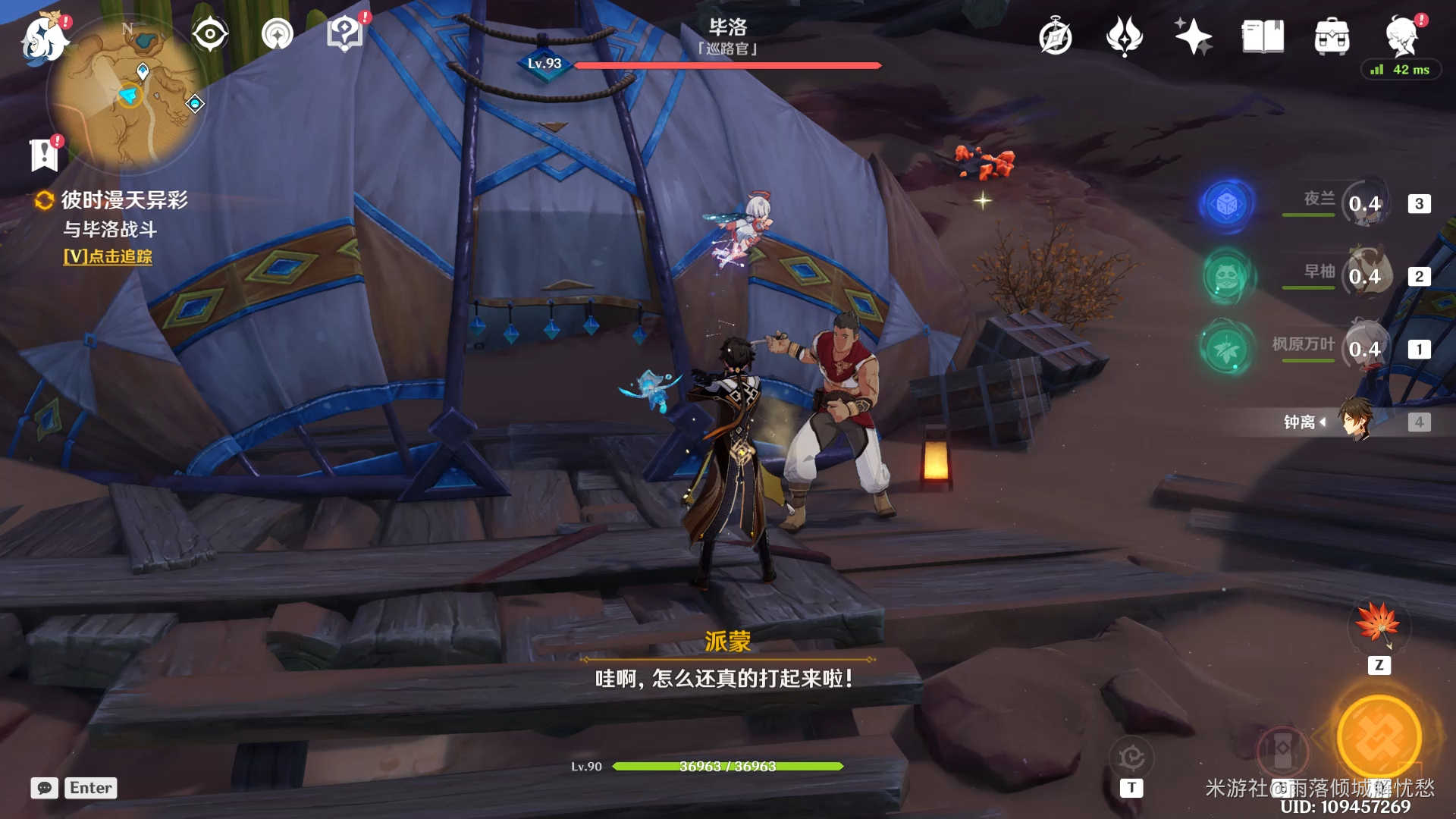Screen dimensions: 1456x819
Task: Open the signal broadcast icon
Action: pos(278,35)
